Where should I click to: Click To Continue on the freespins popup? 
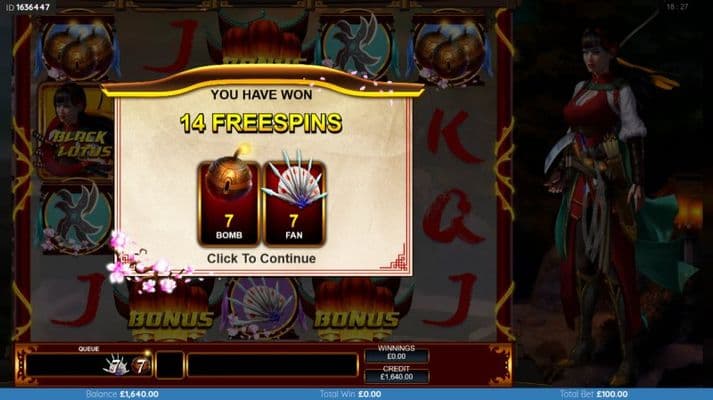click(261, 259)
